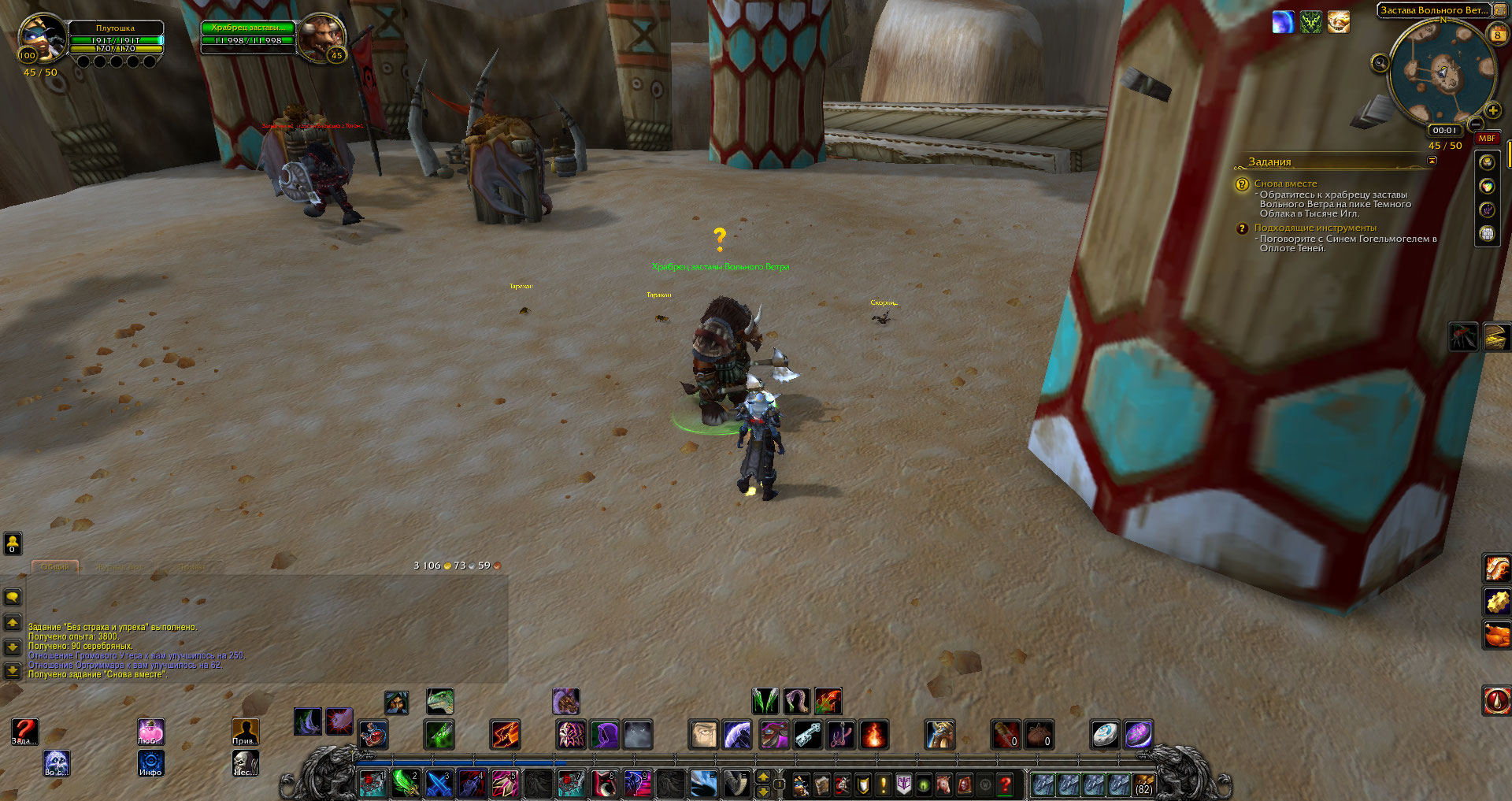Screen dimensions: 1512x801
Task: Open the bag showing 82 free slots
Action: click(1143, 784)
